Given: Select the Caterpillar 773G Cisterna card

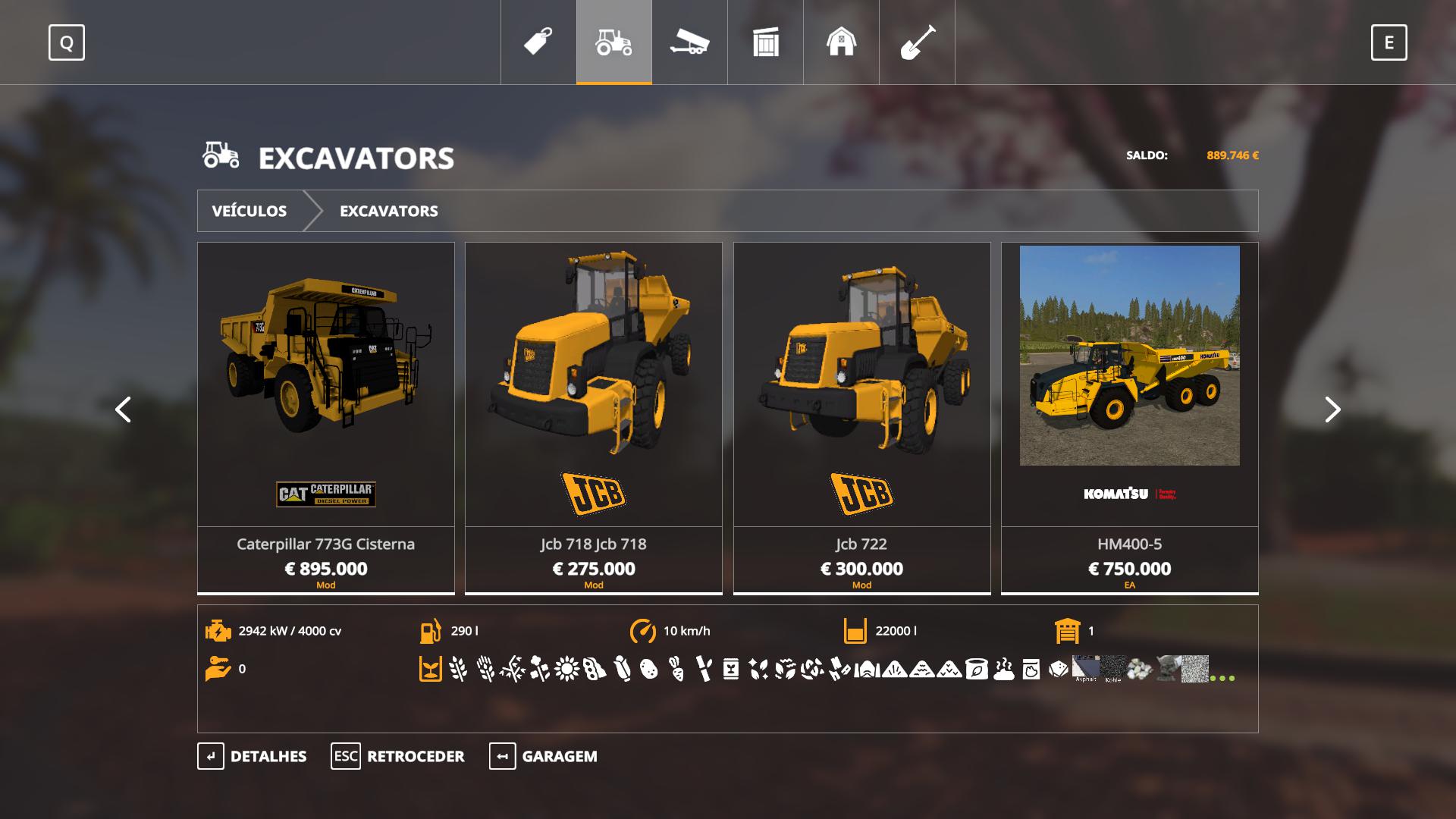Looking at the screenshot, I should click(326, 417).
